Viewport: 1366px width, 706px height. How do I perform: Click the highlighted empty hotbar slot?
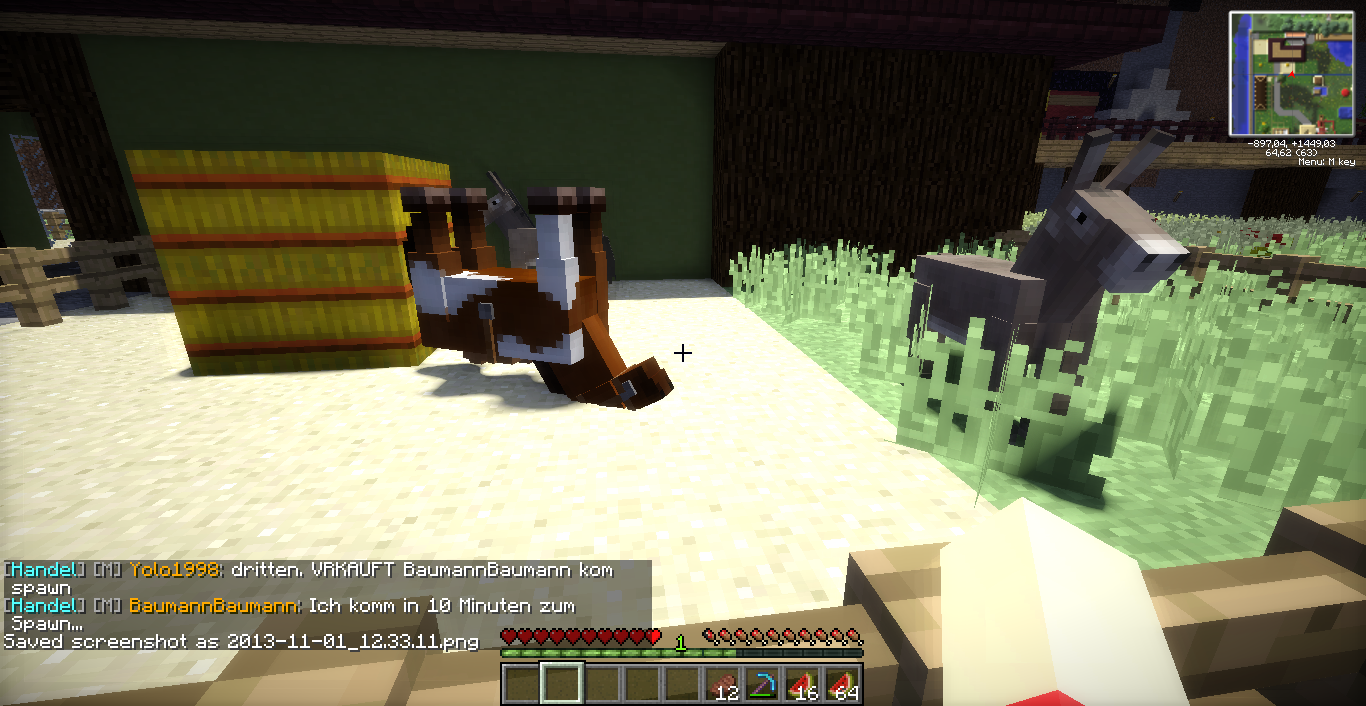(x=561, y=684)
